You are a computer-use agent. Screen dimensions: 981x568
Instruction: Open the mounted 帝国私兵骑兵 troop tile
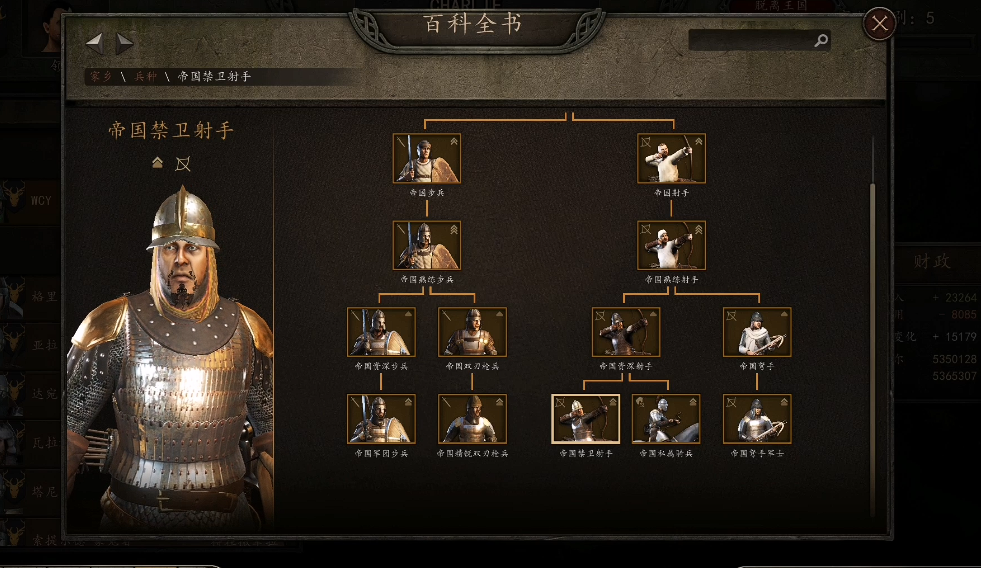[x=666, y=419]
